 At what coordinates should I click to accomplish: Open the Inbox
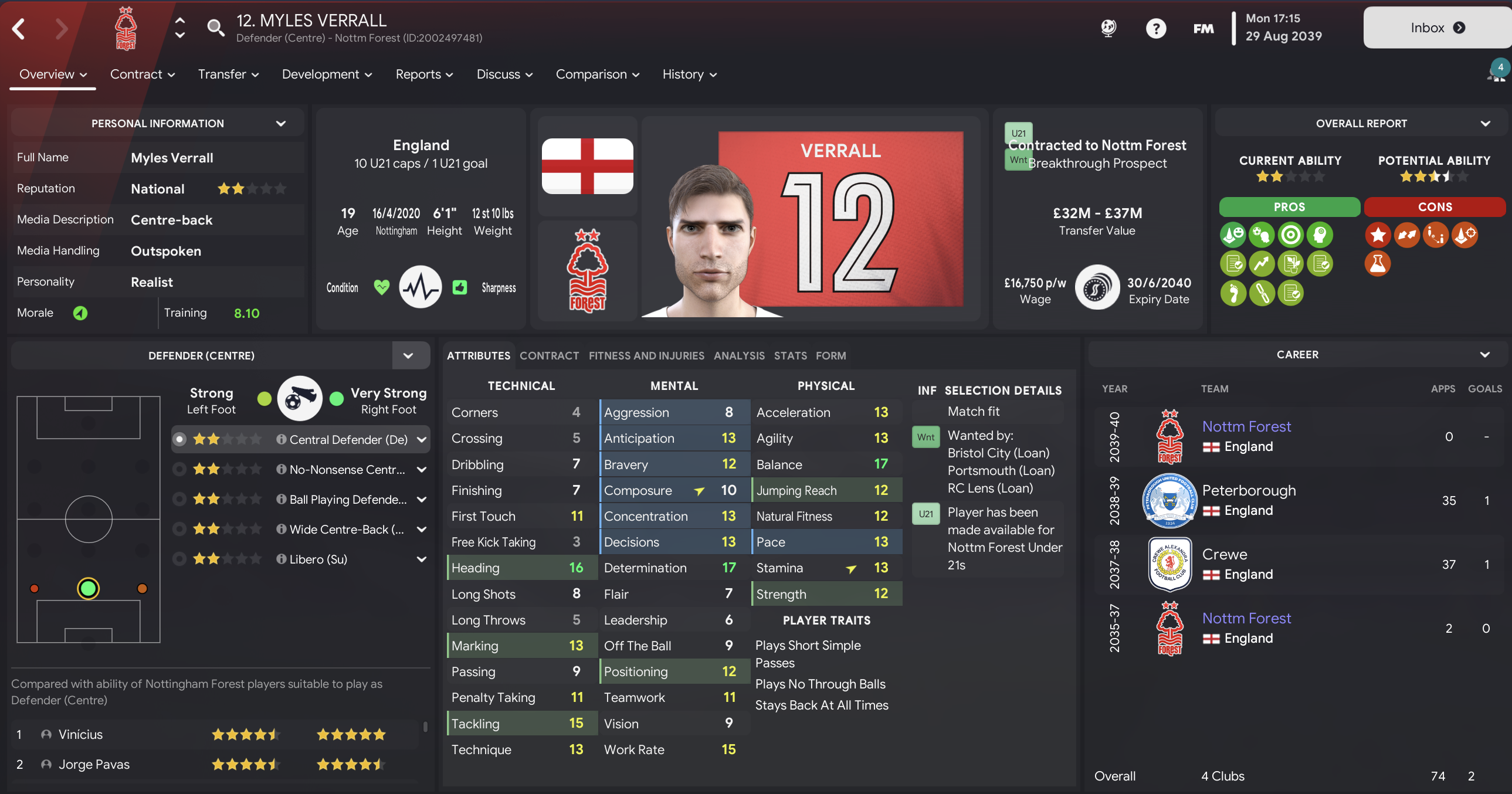tap(1437, 28)
